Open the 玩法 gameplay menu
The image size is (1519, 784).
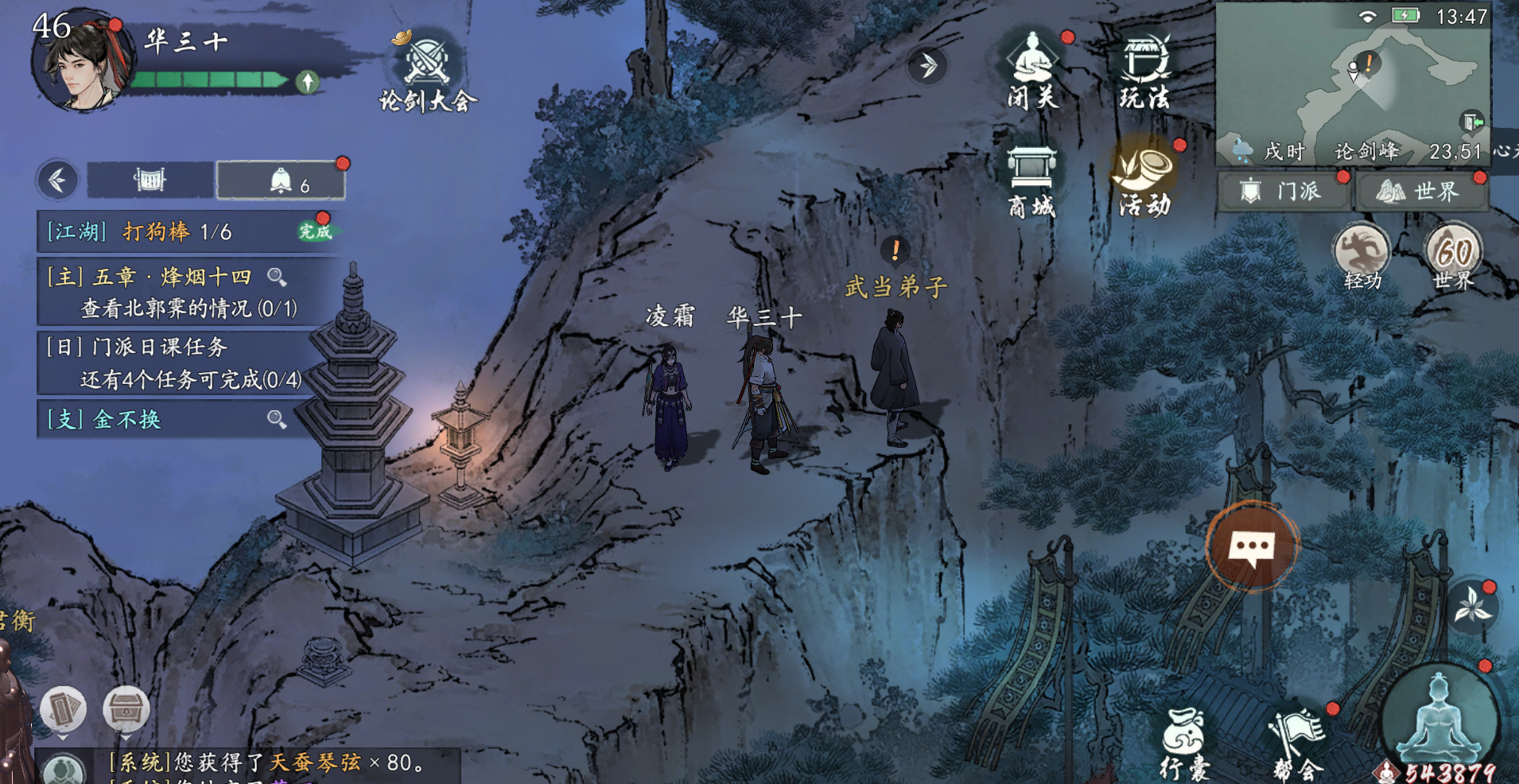click(1145, 70)
